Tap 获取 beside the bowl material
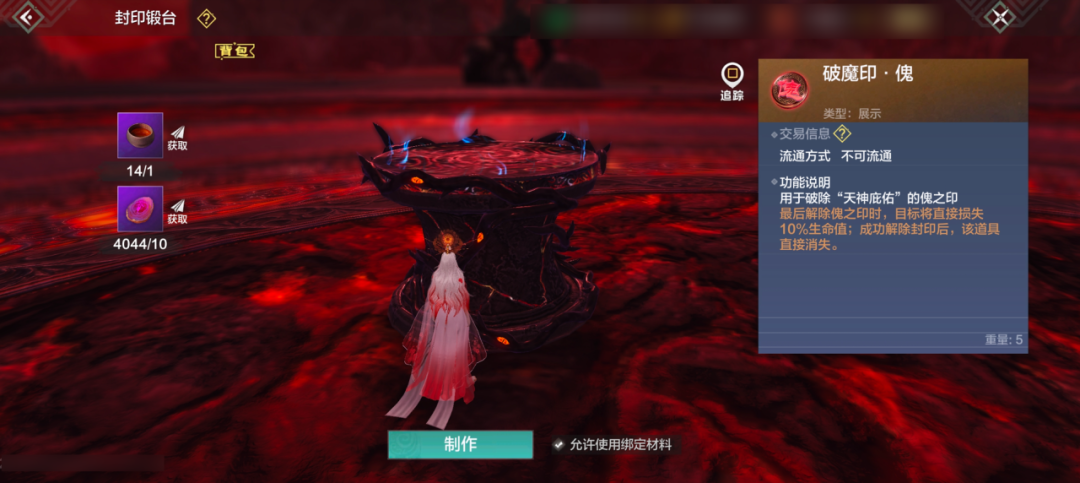This screenshot has height=483, width=1080. pyautogui.click(x=177, y=138)
